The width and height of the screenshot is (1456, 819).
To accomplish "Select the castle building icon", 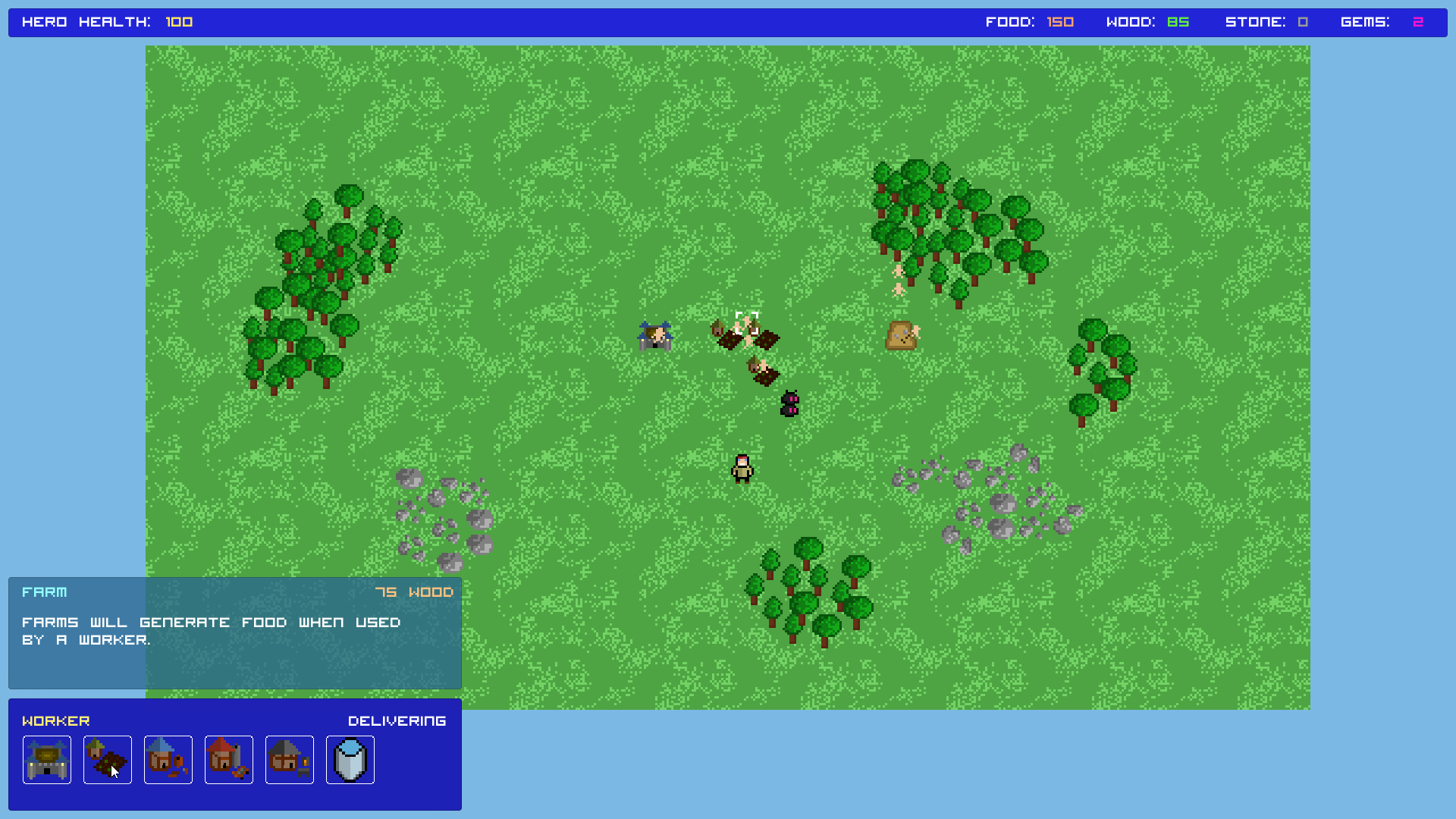I will (x=47, y=759).
